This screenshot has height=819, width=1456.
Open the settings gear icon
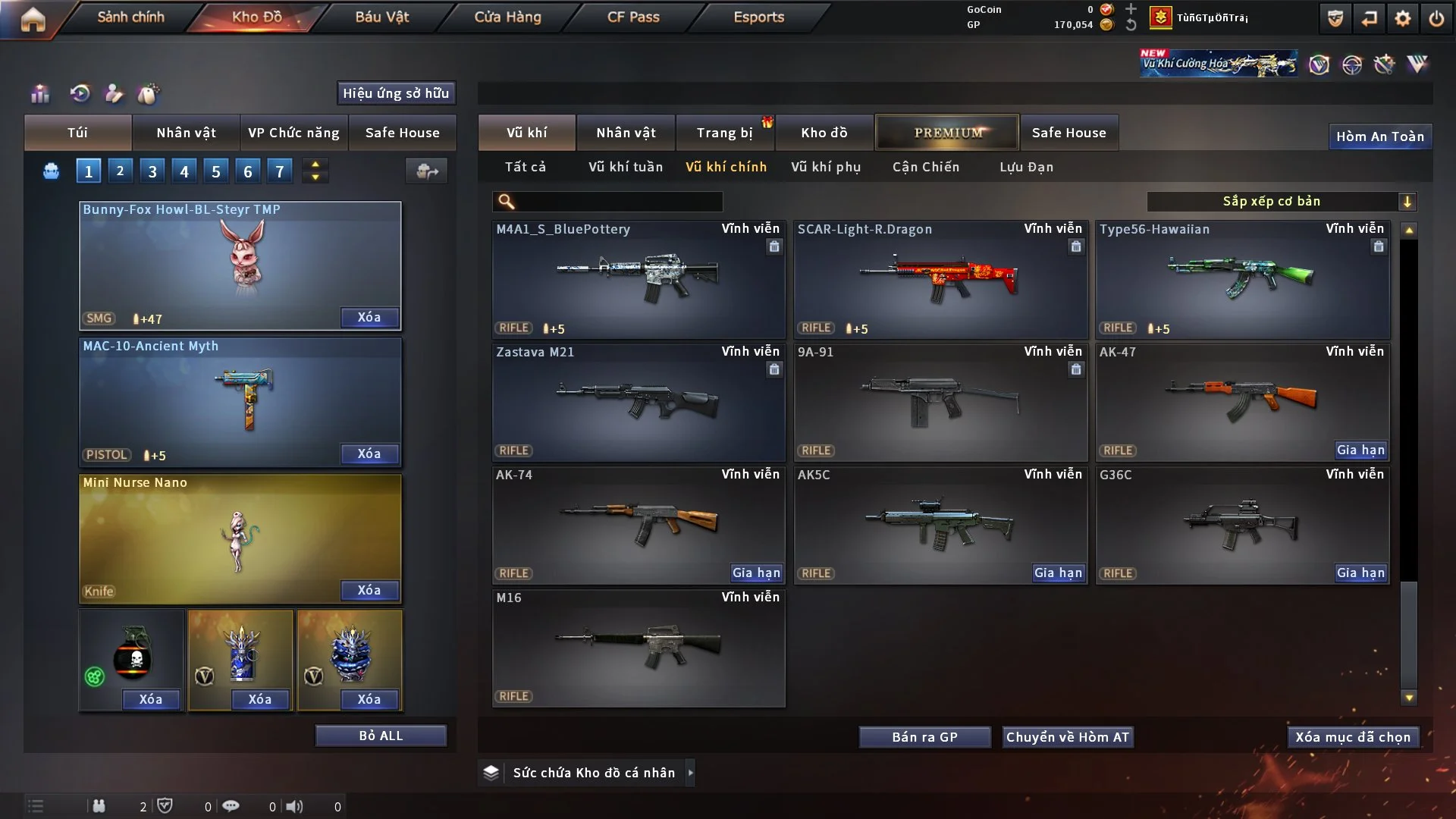pos(1402,18)
